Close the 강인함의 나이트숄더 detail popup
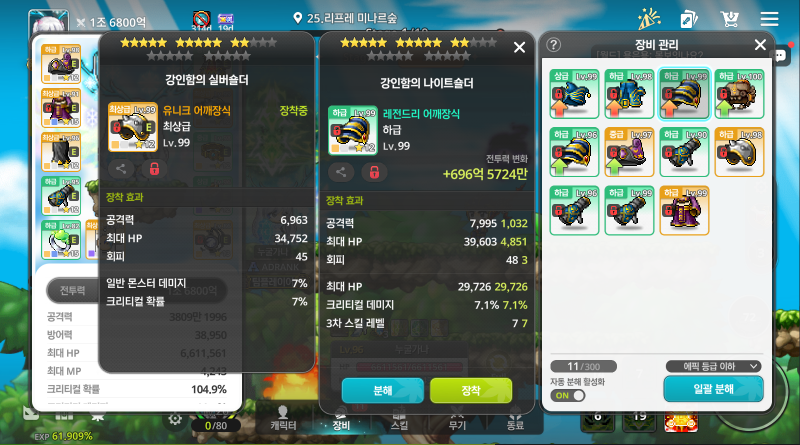800x445 pixels. [519, 47]
